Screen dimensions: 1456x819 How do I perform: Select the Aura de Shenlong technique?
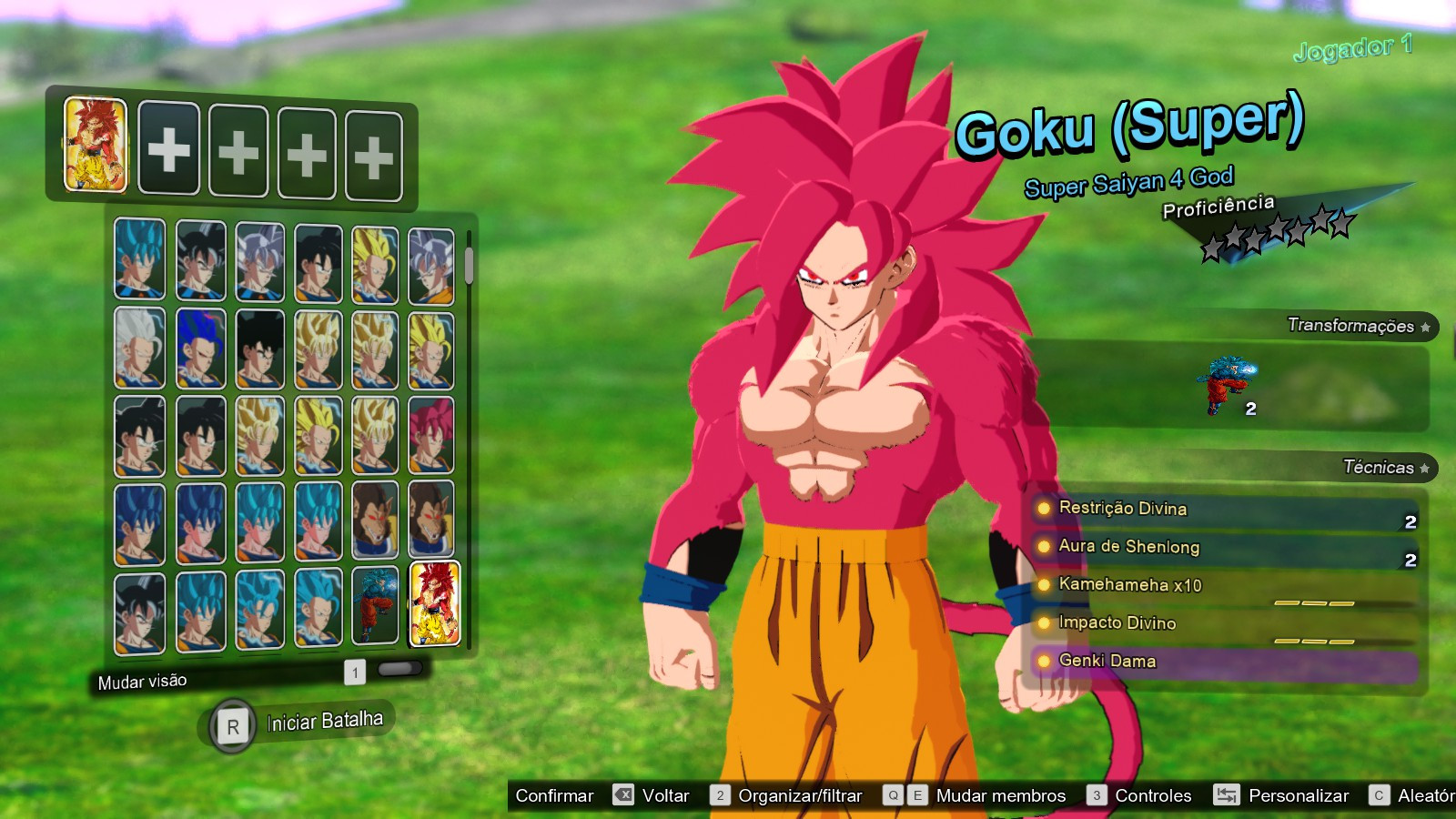click(1128, 548)
